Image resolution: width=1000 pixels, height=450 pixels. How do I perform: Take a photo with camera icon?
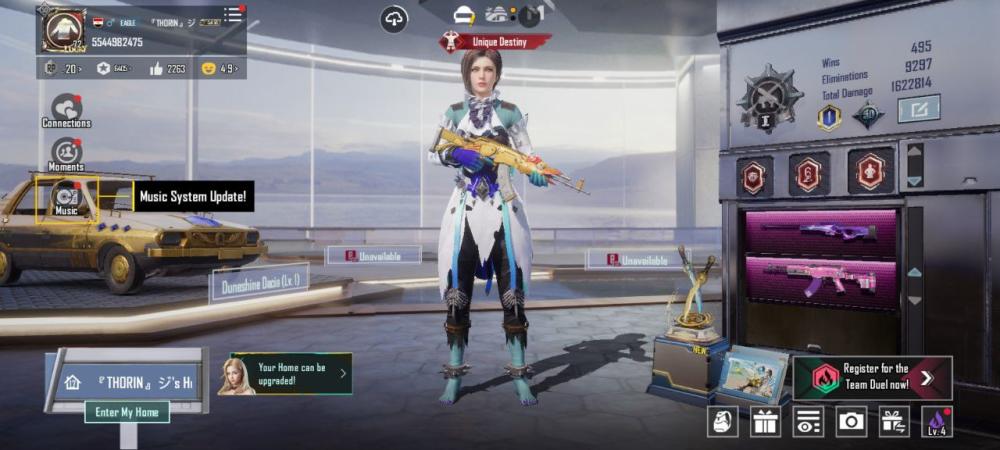coord(851,422)
